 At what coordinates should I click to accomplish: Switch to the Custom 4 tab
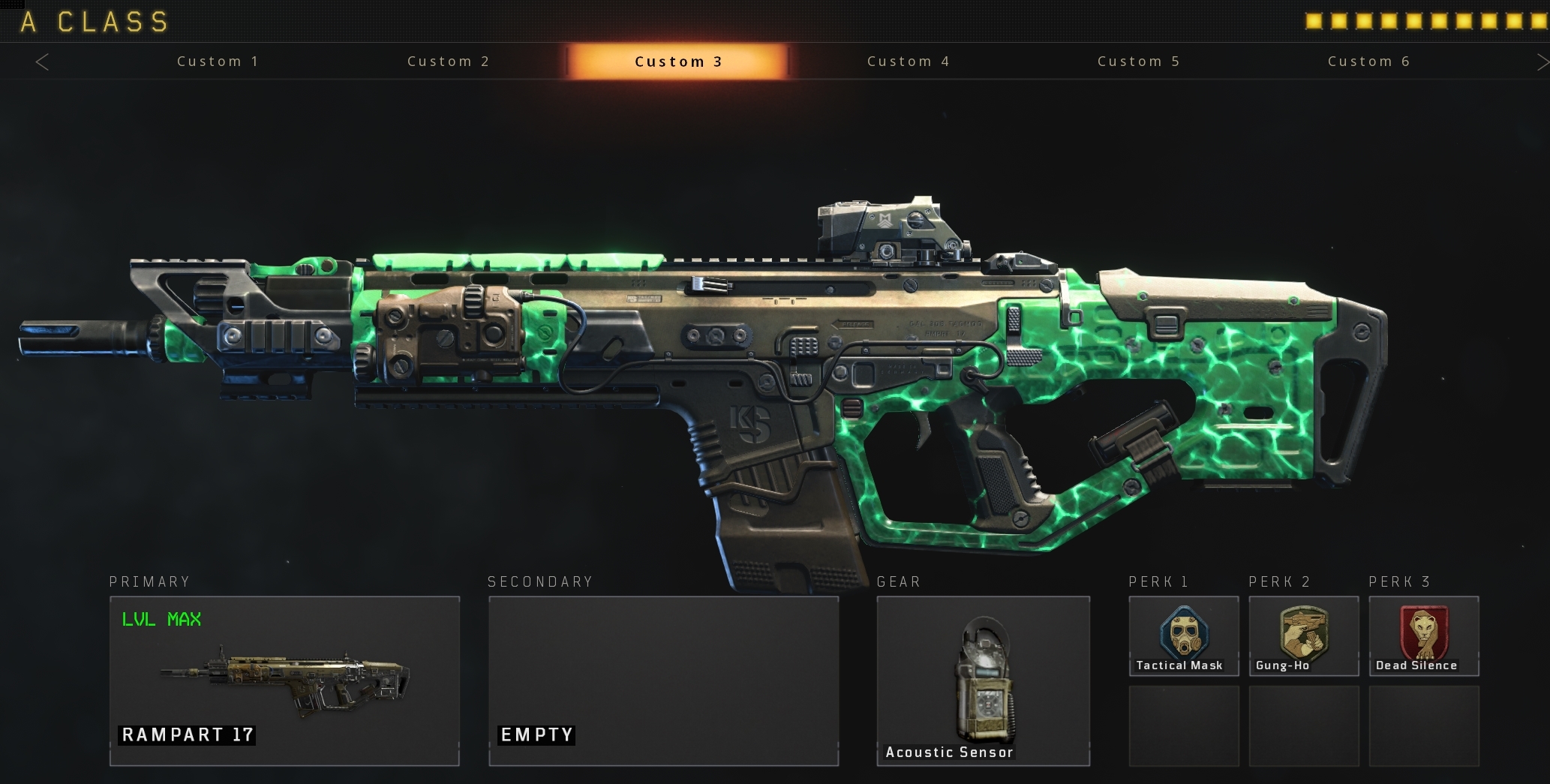pyautogui.click(x=908, y=62)
